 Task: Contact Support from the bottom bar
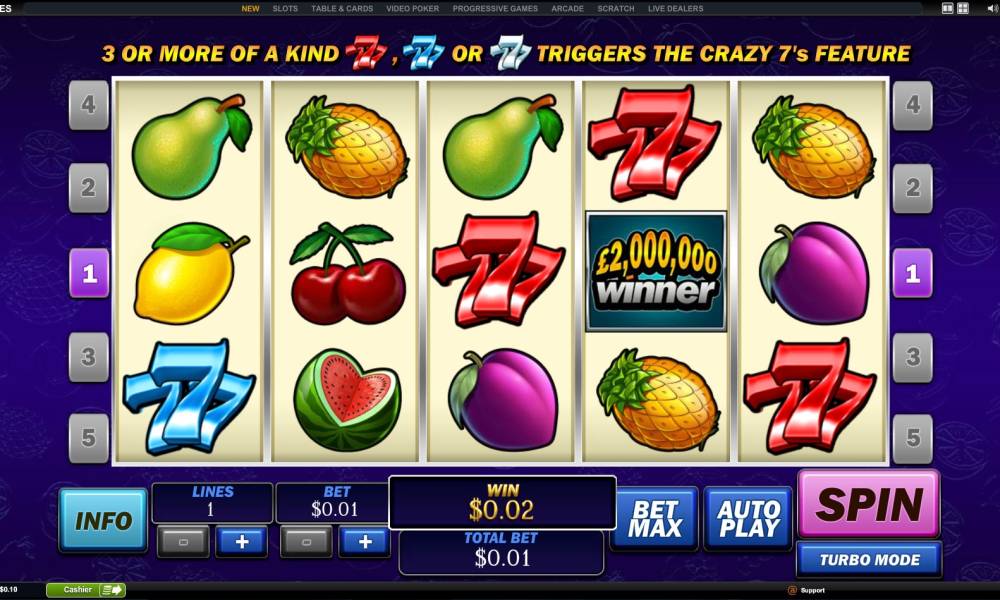point(811,590)
